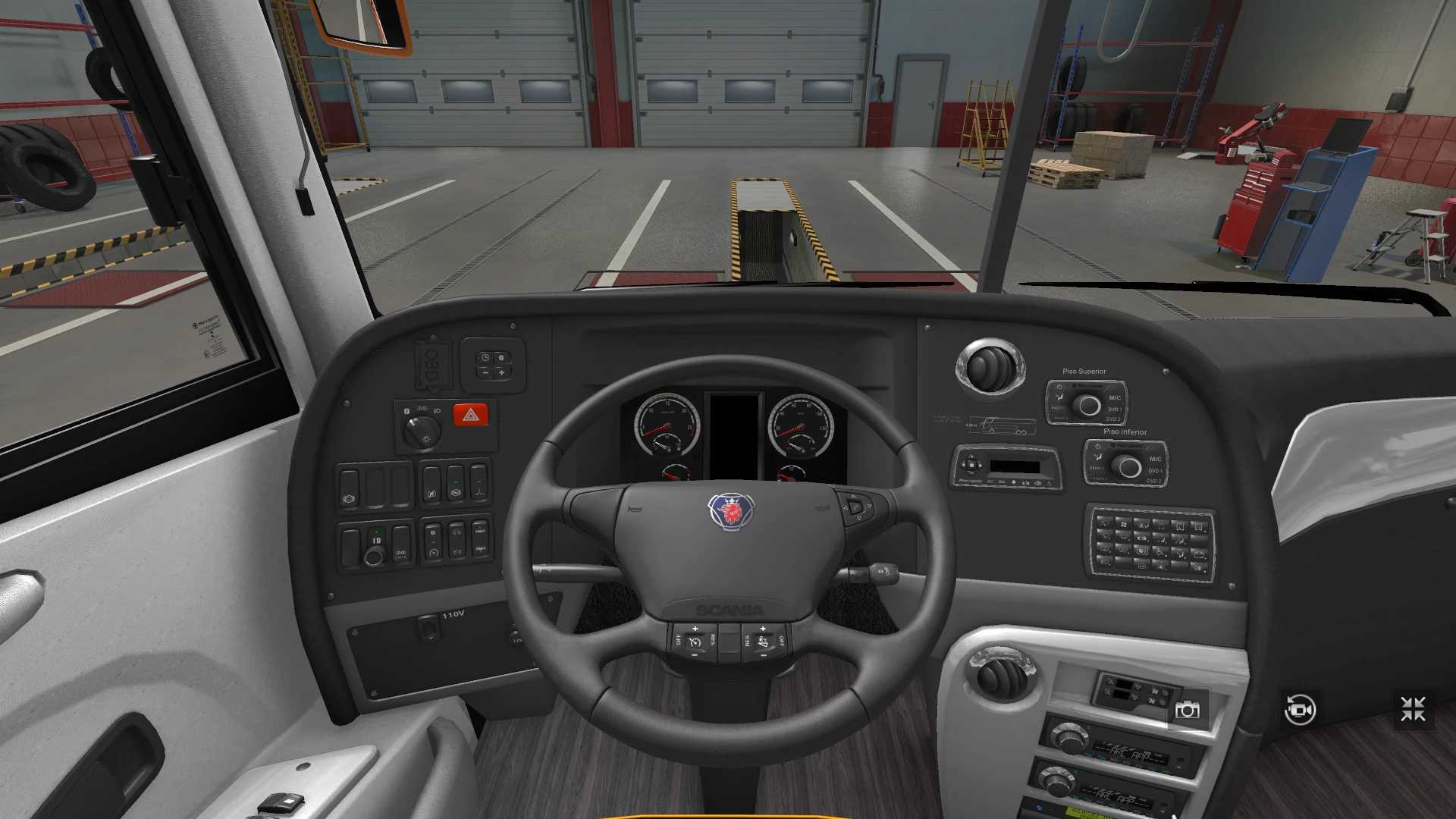Click the camera screenshot icon
Viewport: 1456px width, 819px height.
[x=1189, y=709]
